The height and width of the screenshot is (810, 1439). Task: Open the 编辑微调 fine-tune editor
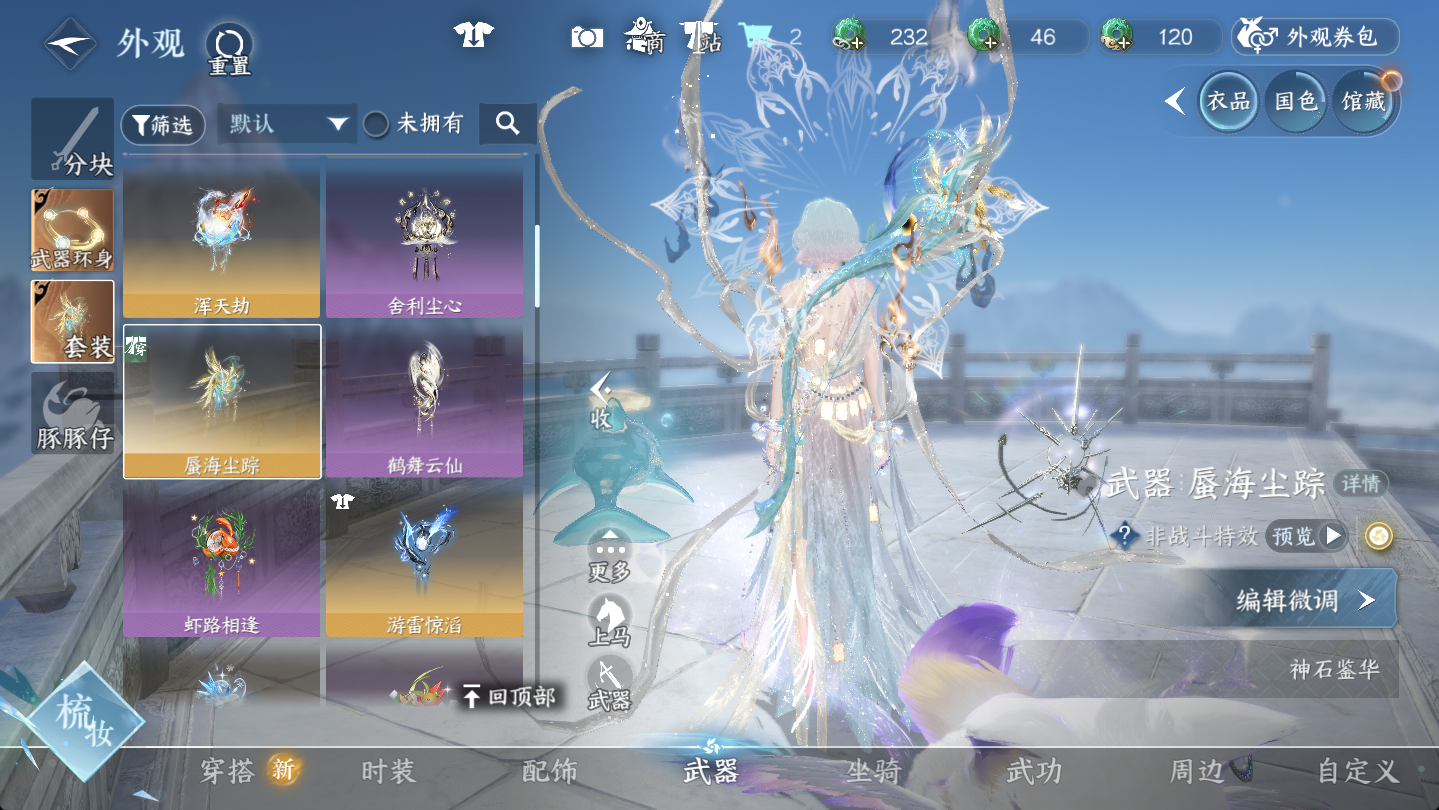[1305, 599]
